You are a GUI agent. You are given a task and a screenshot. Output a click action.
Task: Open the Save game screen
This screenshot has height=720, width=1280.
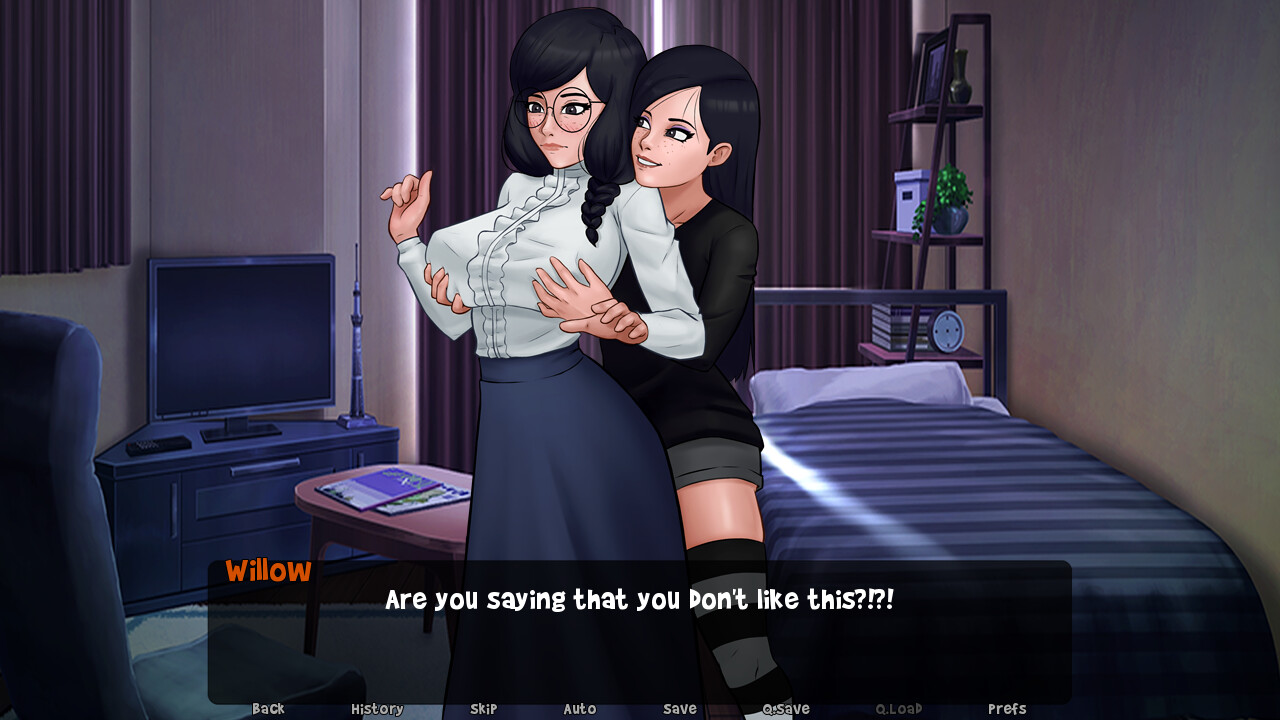click(680, 709)
